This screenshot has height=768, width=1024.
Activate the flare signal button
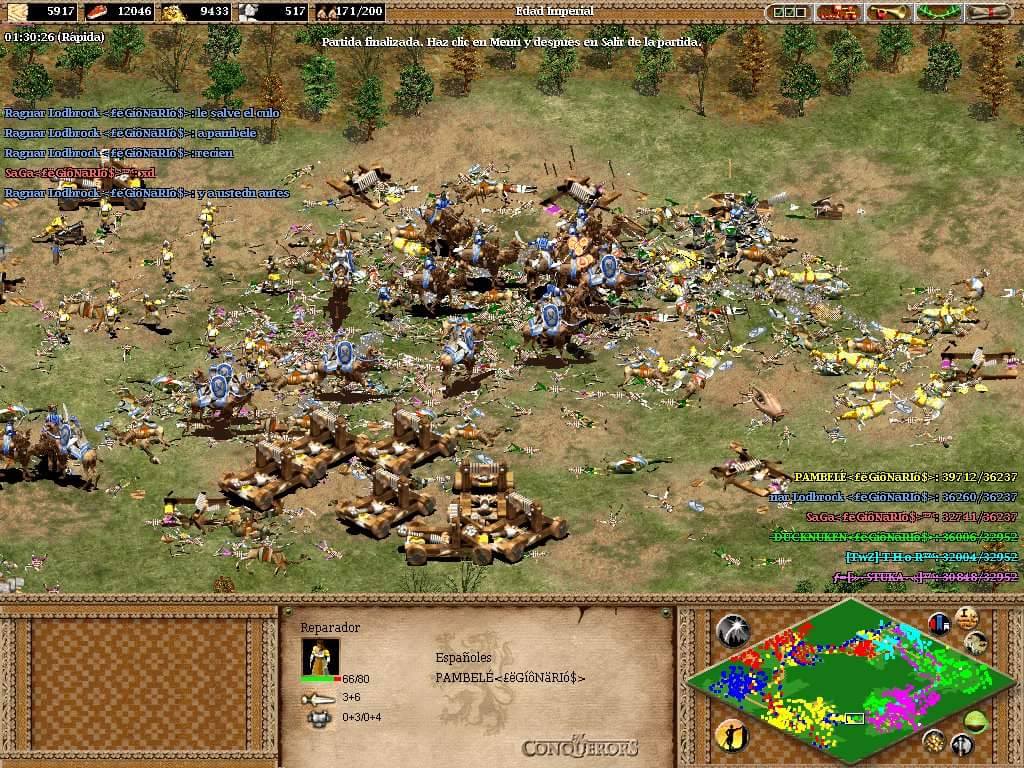pos(731,630)
